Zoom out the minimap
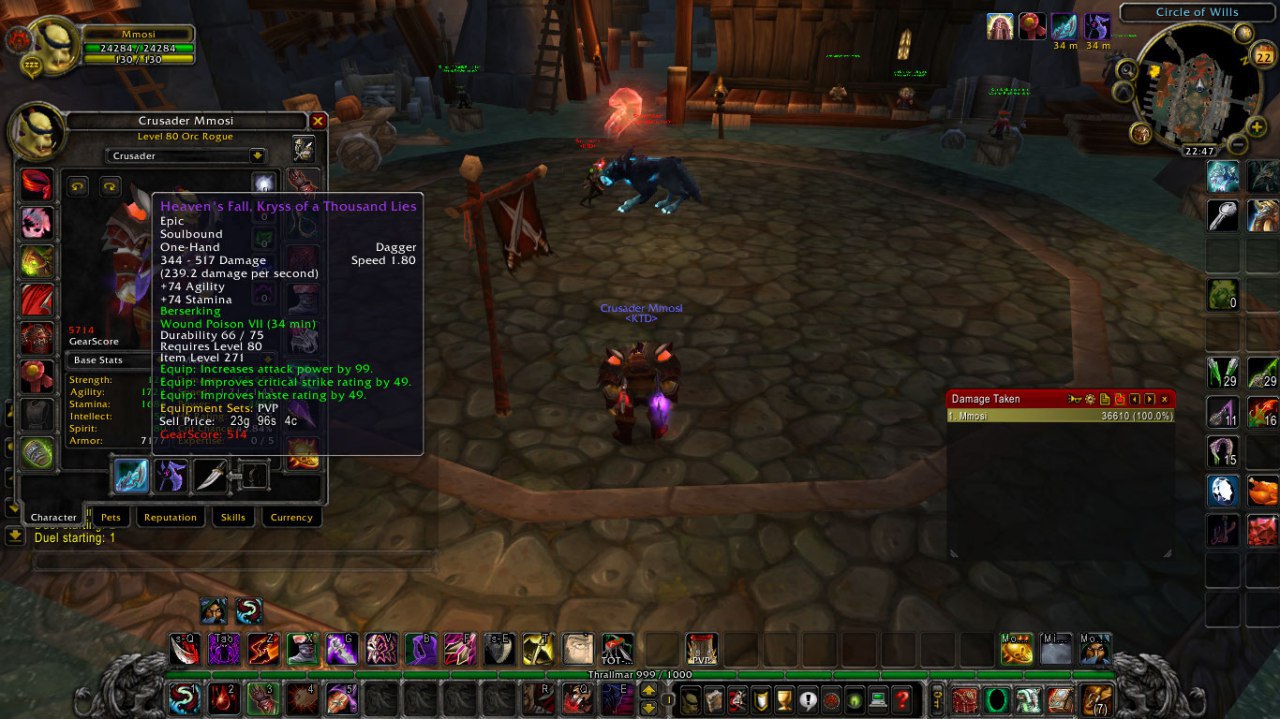Viewport: 1280px width, 719px height. (1238, 145)
